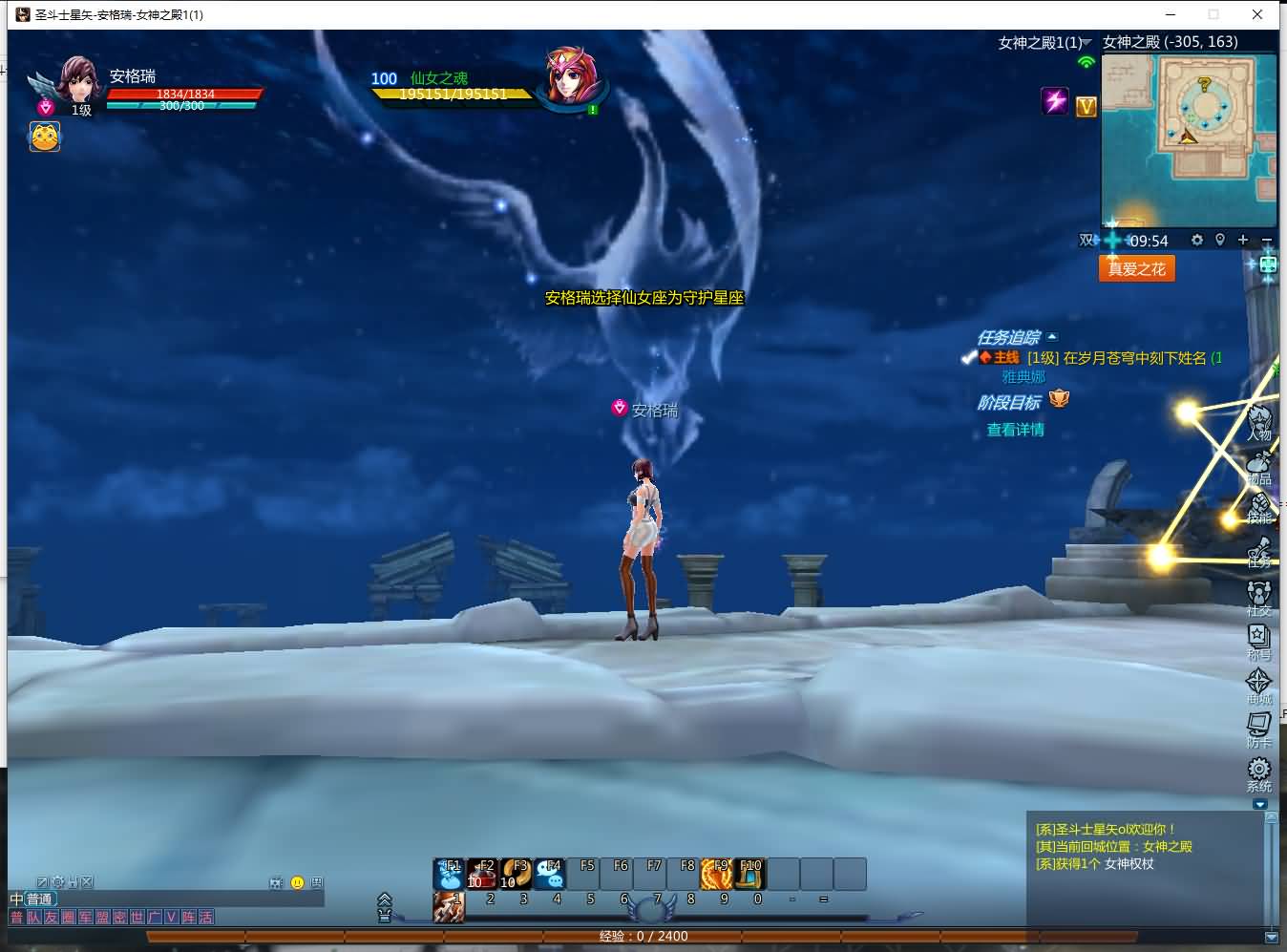The height and width of the screenshot is (952, 1287).
Task: Use the F9 flame skill slot
Action: 716,874
